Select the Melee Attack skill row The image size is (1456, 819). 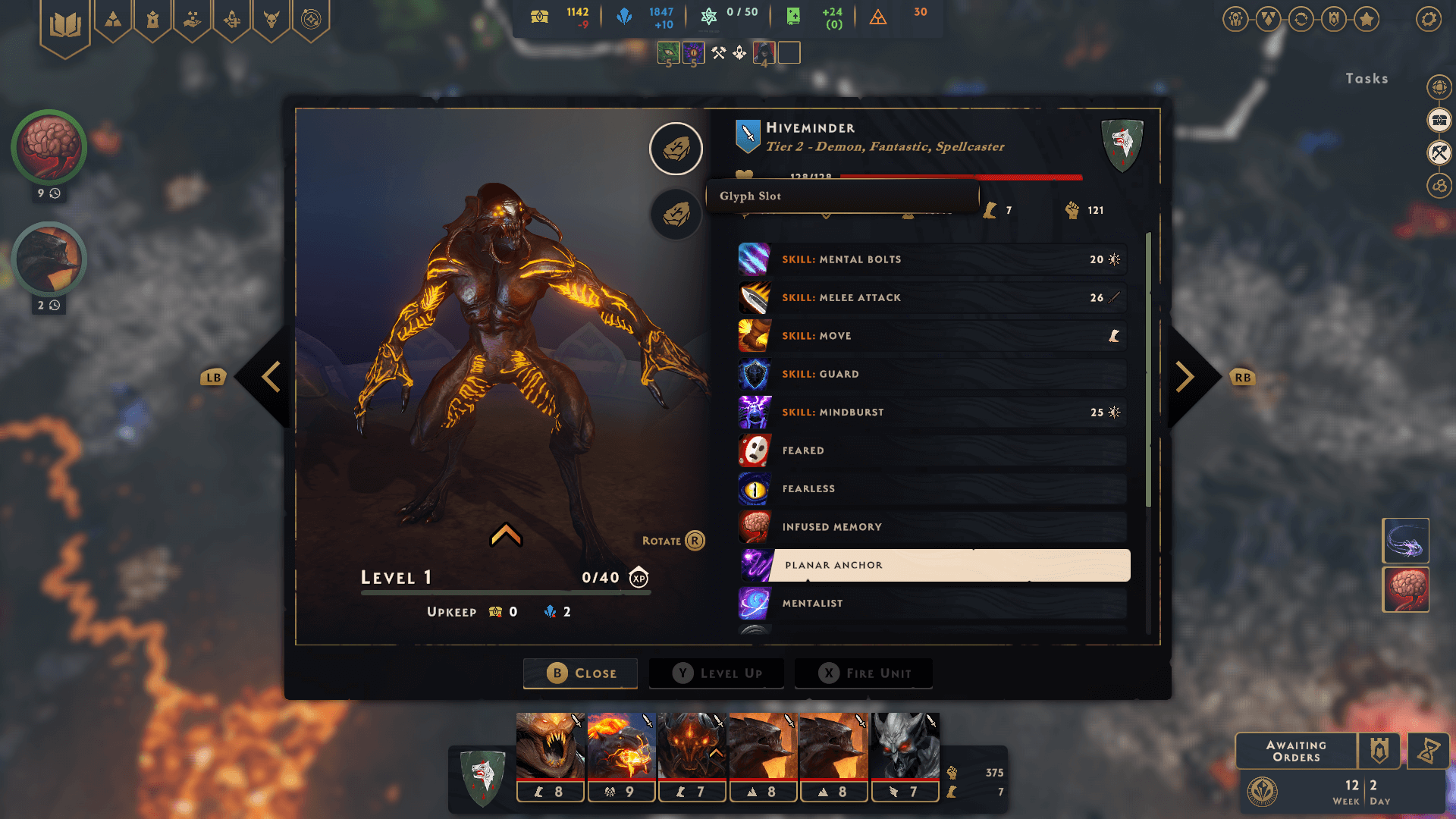(x=933, y=297)
